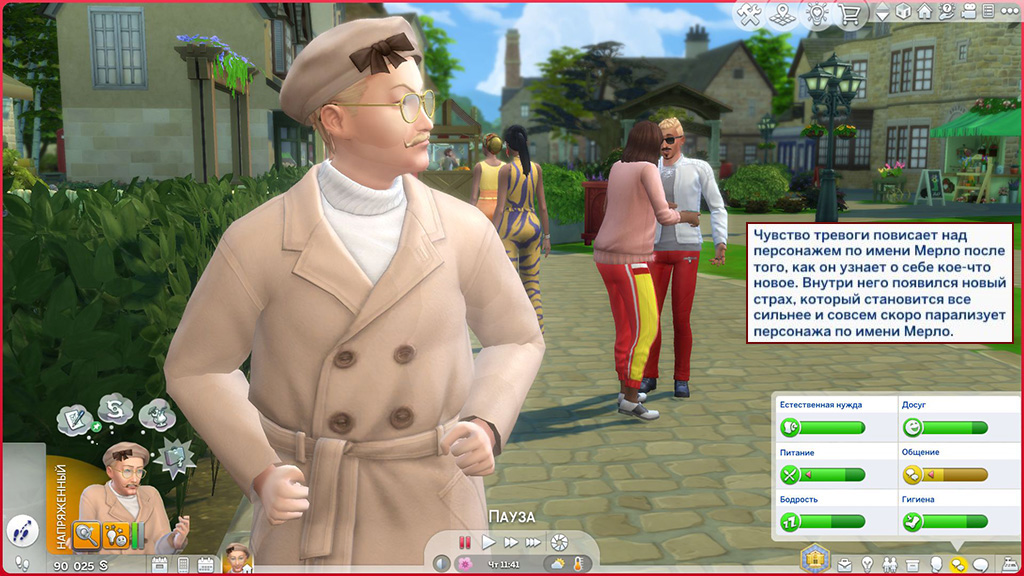Select the light bulb sad-face moodlet
Image resolution: width=1024 pixels, height=576 pixels.
pyautogui.click(x=116, y=534)
